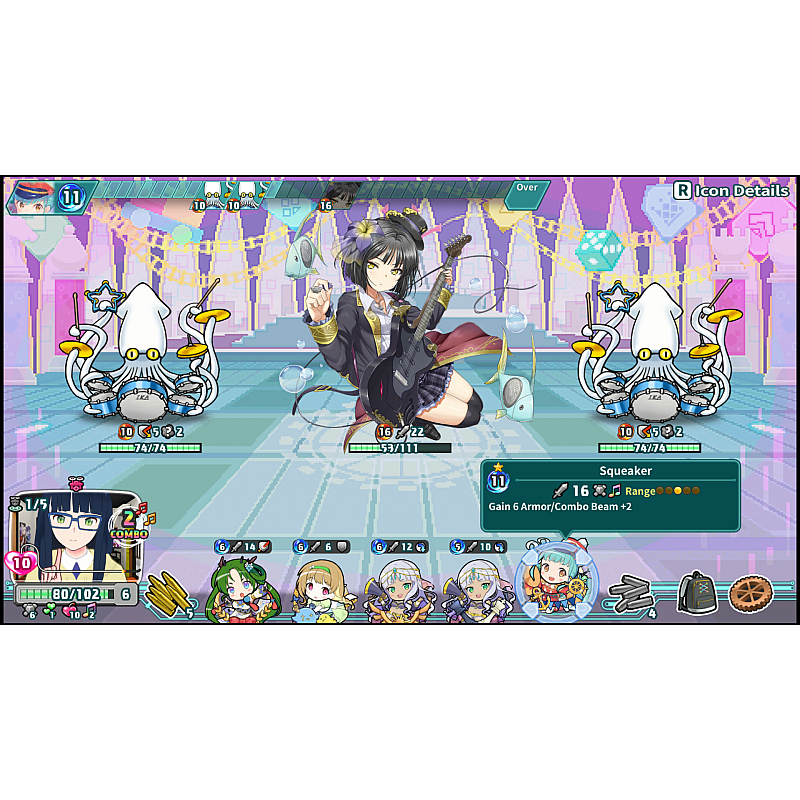The width and height of the screenshot is (800, 800).
Task: Choose the brown-haired girl card with green headband
Action: tap(320, 590)
